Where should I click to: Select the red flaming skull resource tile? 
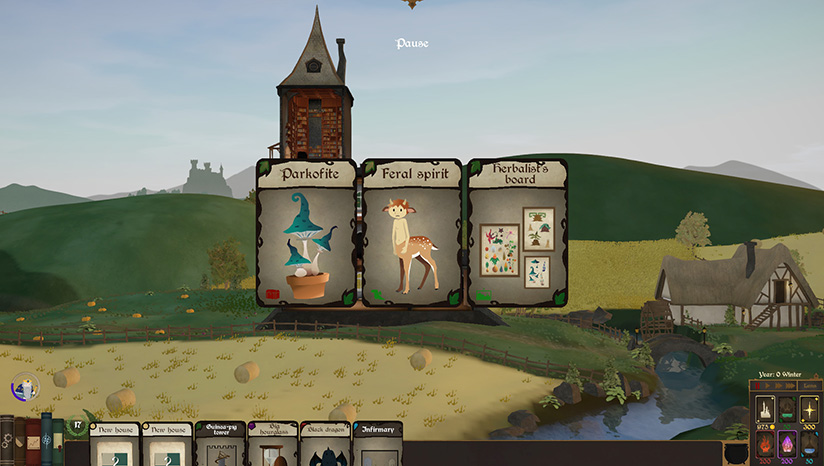[765, 444]
